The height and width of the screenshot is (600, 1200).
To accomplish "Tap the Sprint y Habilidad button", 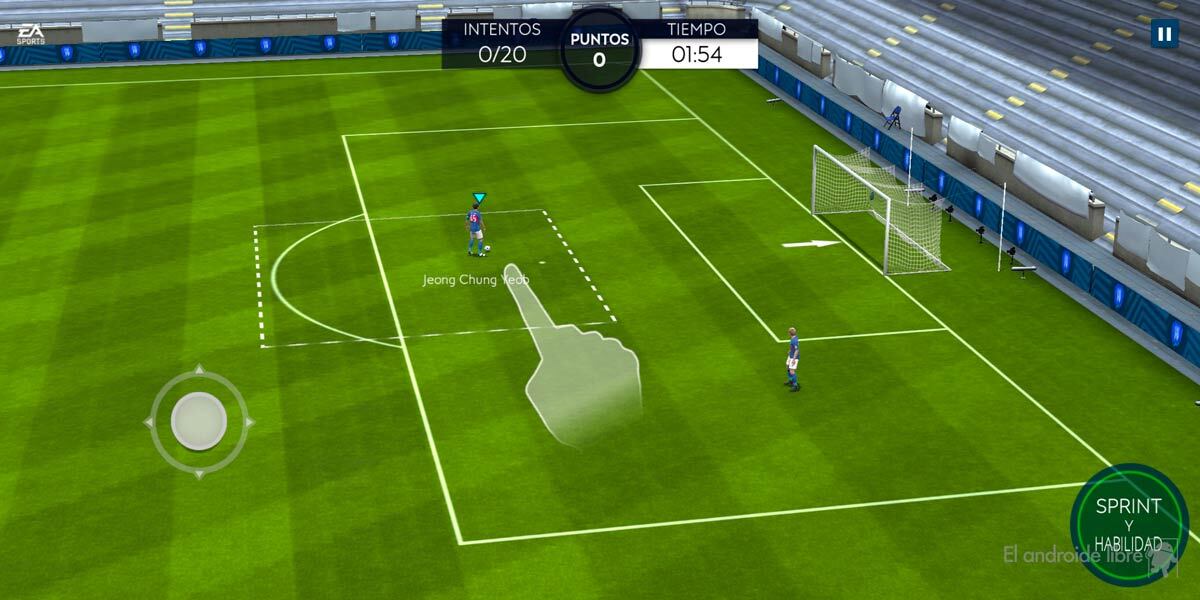I will (1129, 522).
